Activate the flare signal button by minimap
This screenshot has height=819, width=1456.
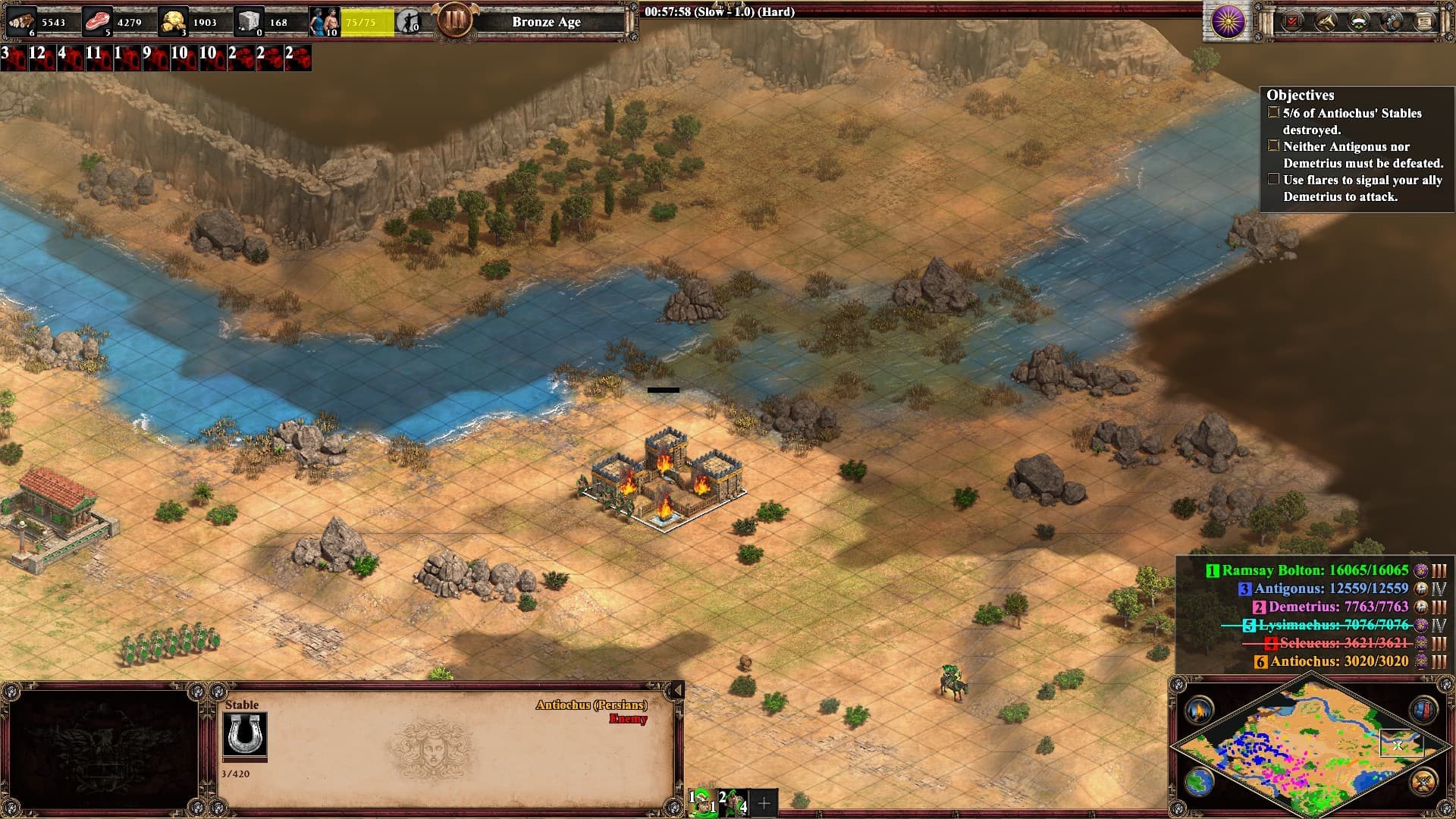(x=1199, y=711)
